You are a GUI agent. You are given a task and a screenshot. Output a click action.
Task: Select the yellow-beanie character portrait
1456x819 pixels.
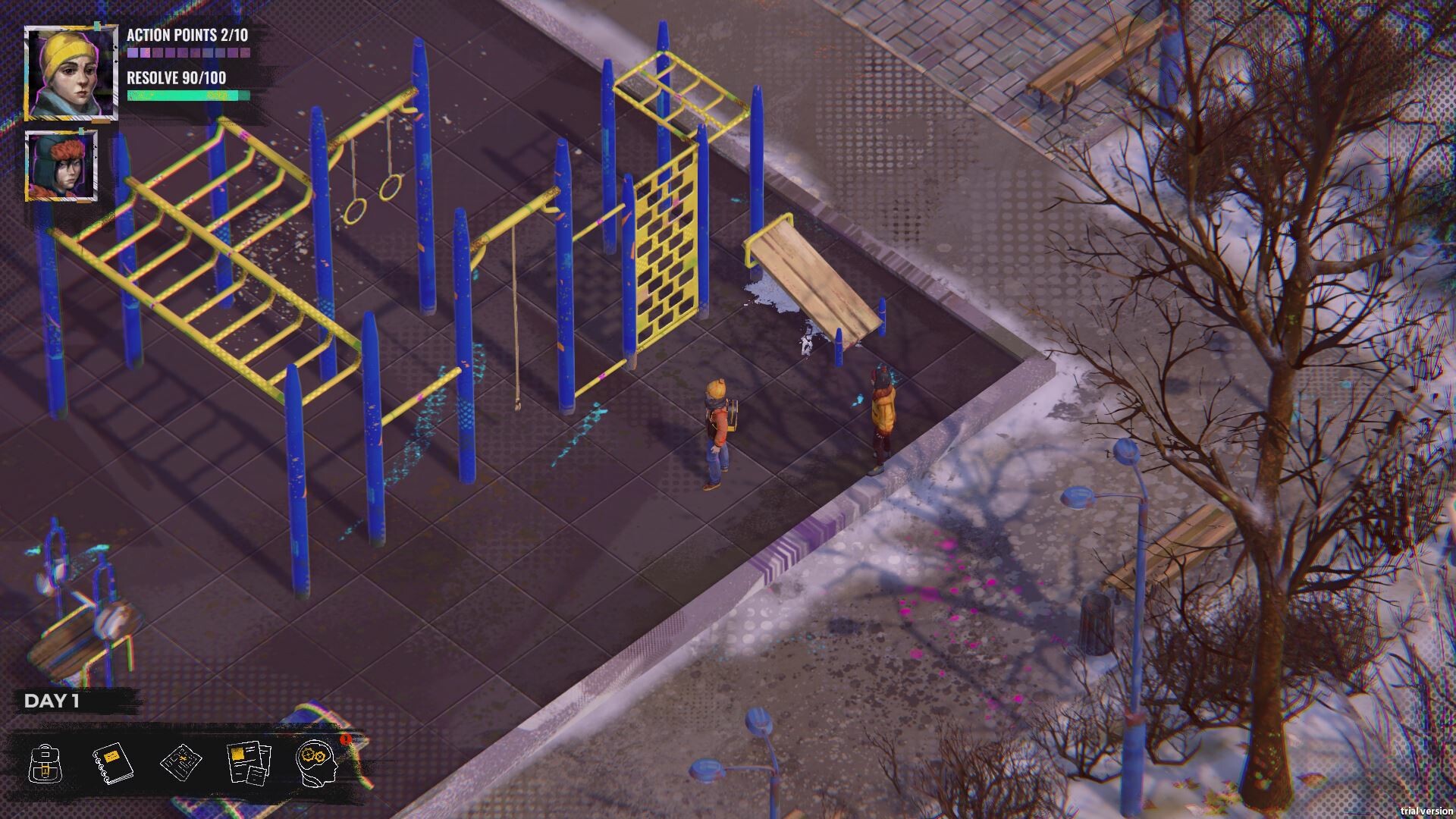tap(71, 72)
